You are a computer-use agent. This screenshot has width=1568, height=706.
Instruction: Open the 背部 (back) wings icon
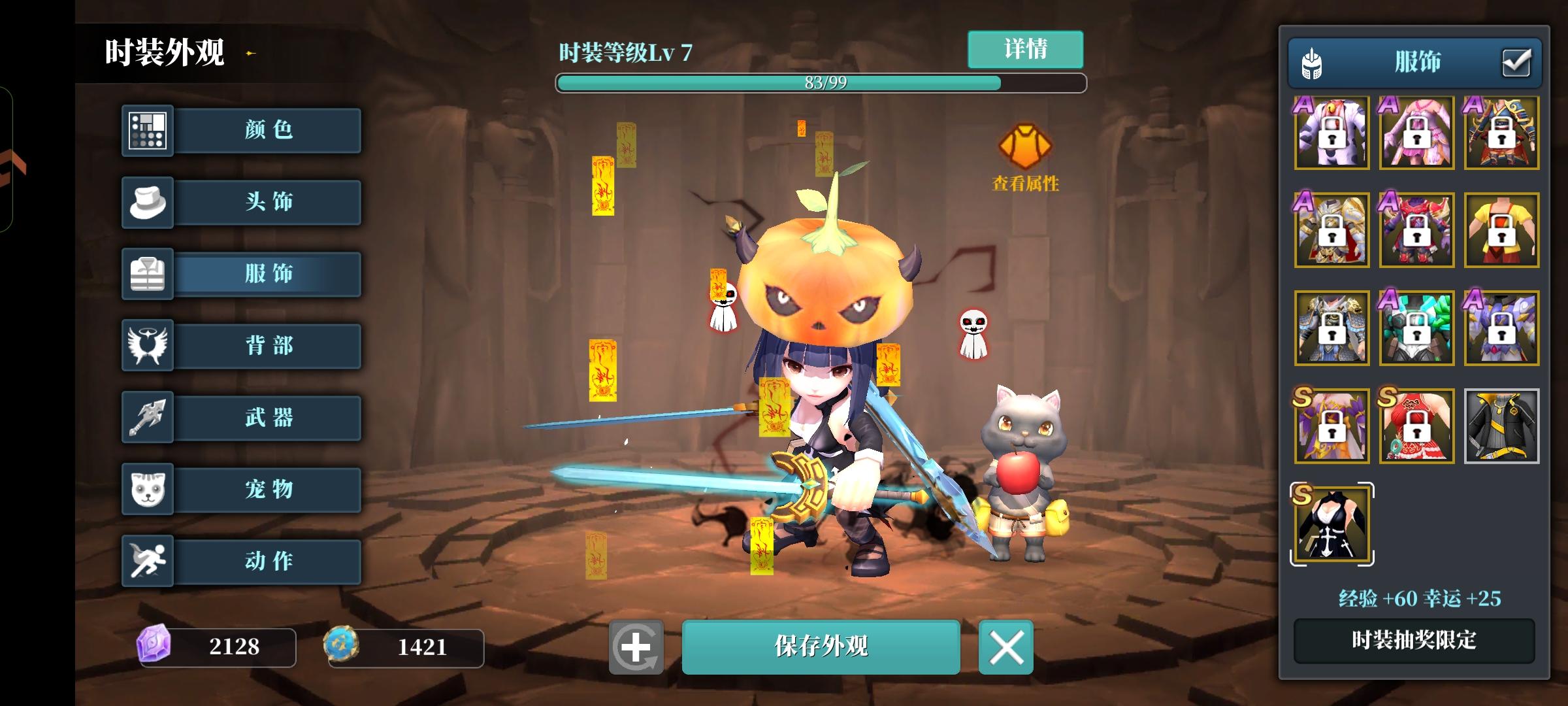148,346
